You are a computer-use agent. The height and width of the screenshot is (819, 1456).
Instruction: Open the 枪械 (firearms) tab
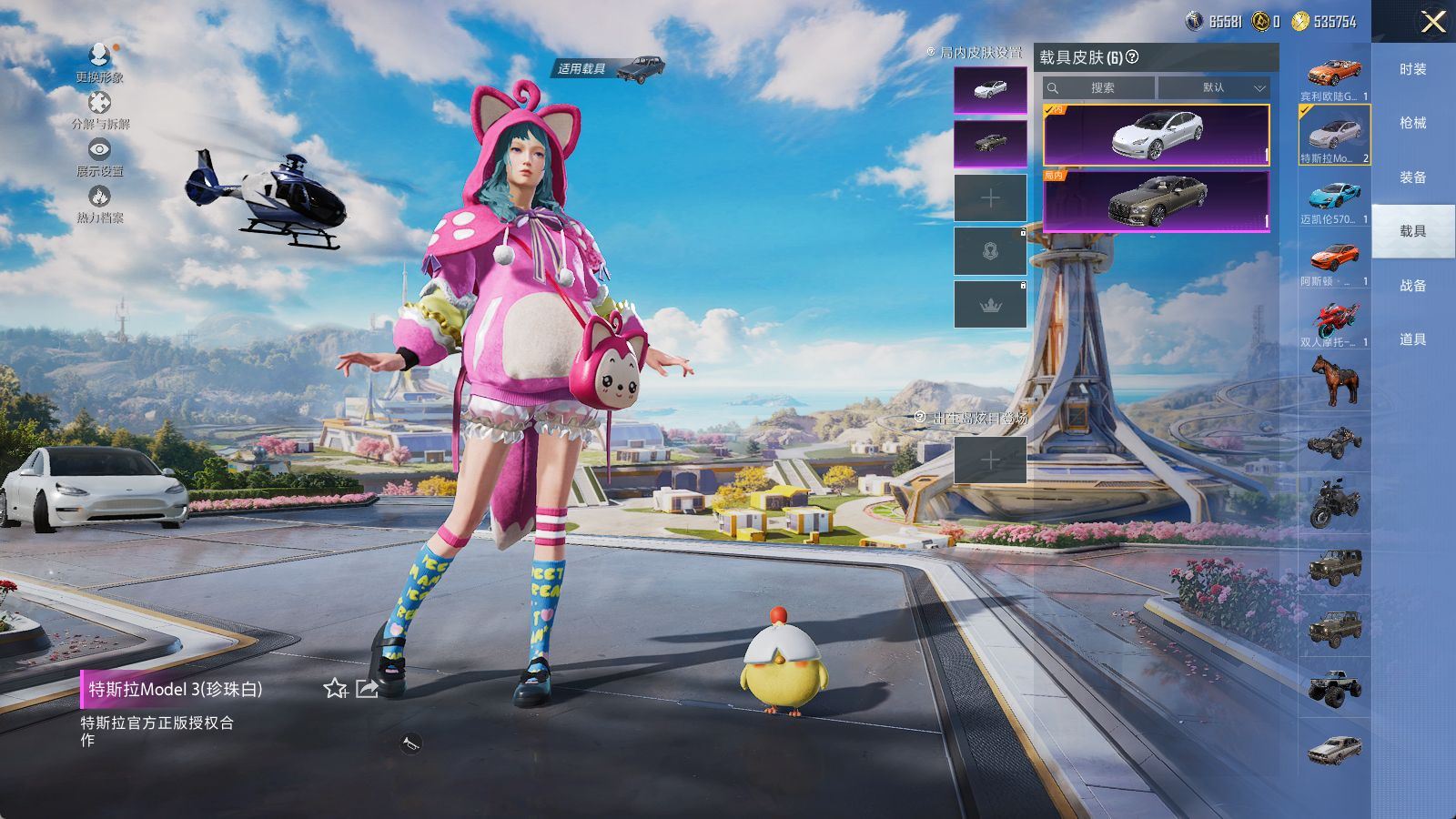point(1412,123)
